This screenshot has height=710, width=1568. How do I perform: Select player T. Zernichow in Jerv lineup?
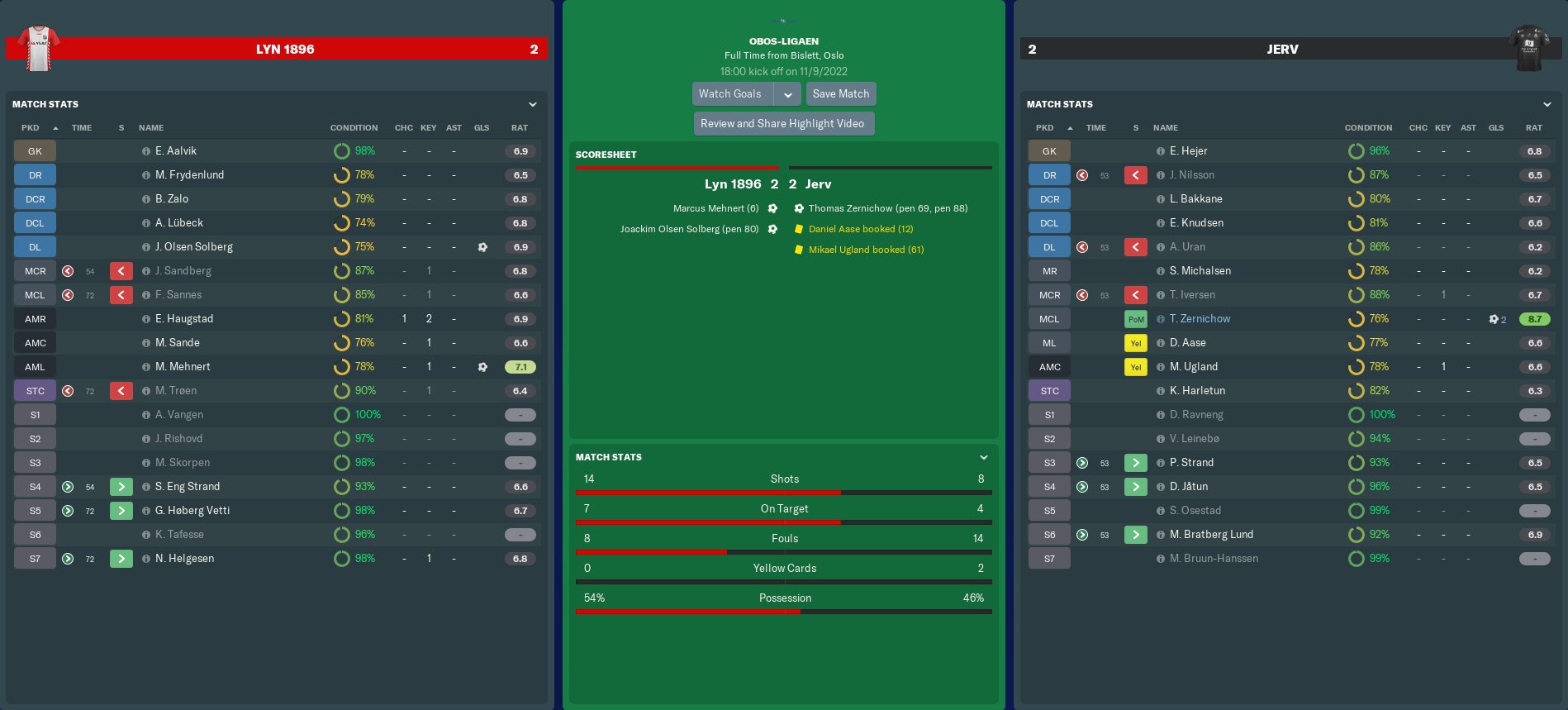coord(1200,319)
